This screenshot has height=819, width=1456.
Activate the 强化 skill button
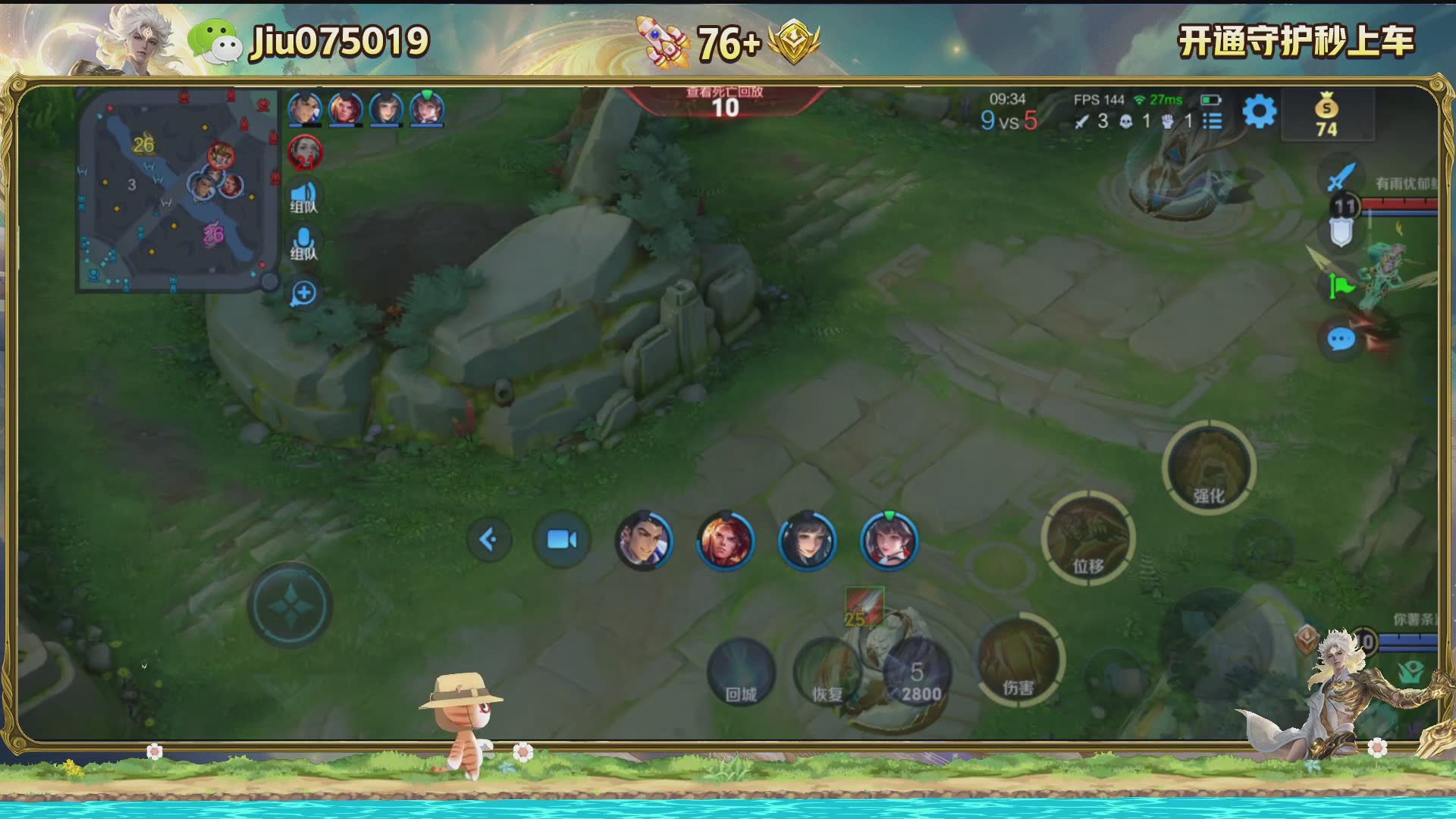(x=1209, y=468)
